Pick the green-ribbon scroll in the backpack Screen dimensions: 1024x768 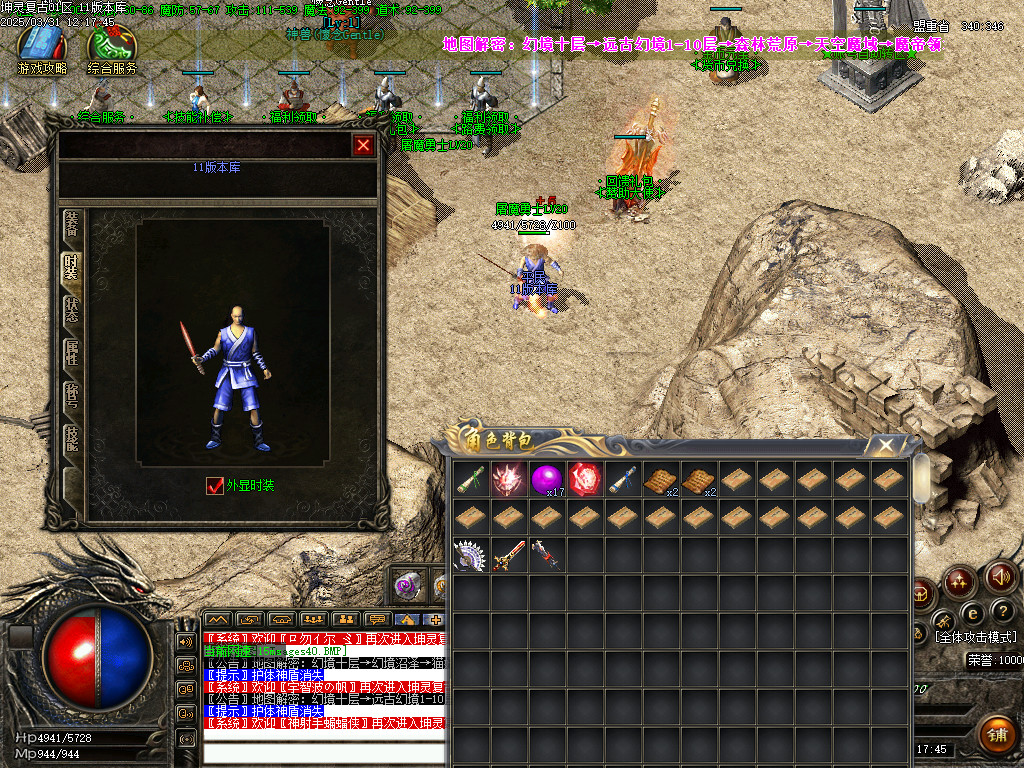[471, 479]
